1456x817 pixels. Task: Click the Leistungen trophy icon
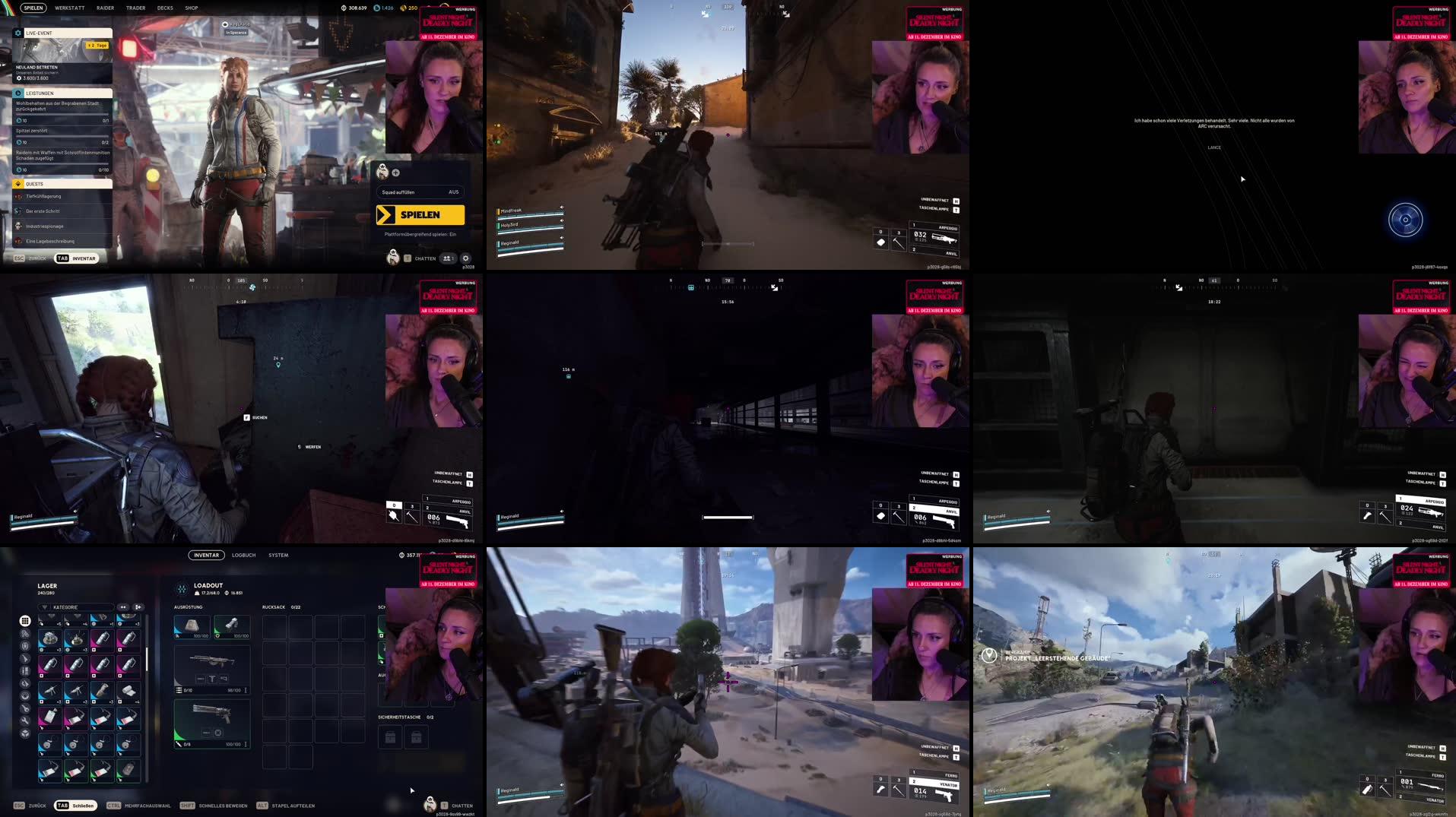tap(18, 93)
